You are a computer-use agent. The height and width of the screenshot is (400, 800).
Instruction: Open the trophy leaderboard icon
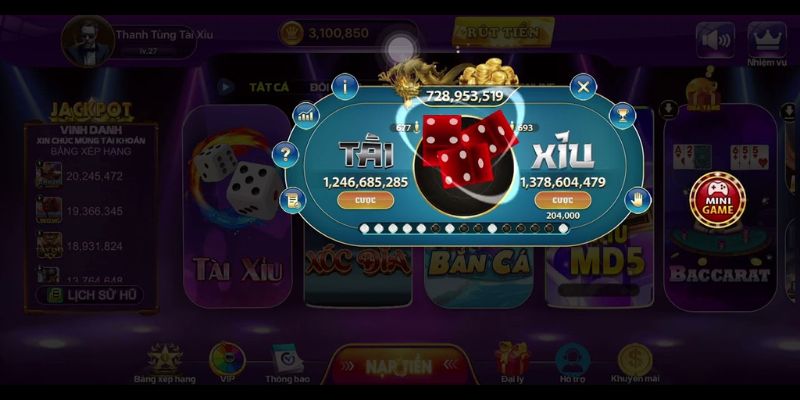point(625,115)
